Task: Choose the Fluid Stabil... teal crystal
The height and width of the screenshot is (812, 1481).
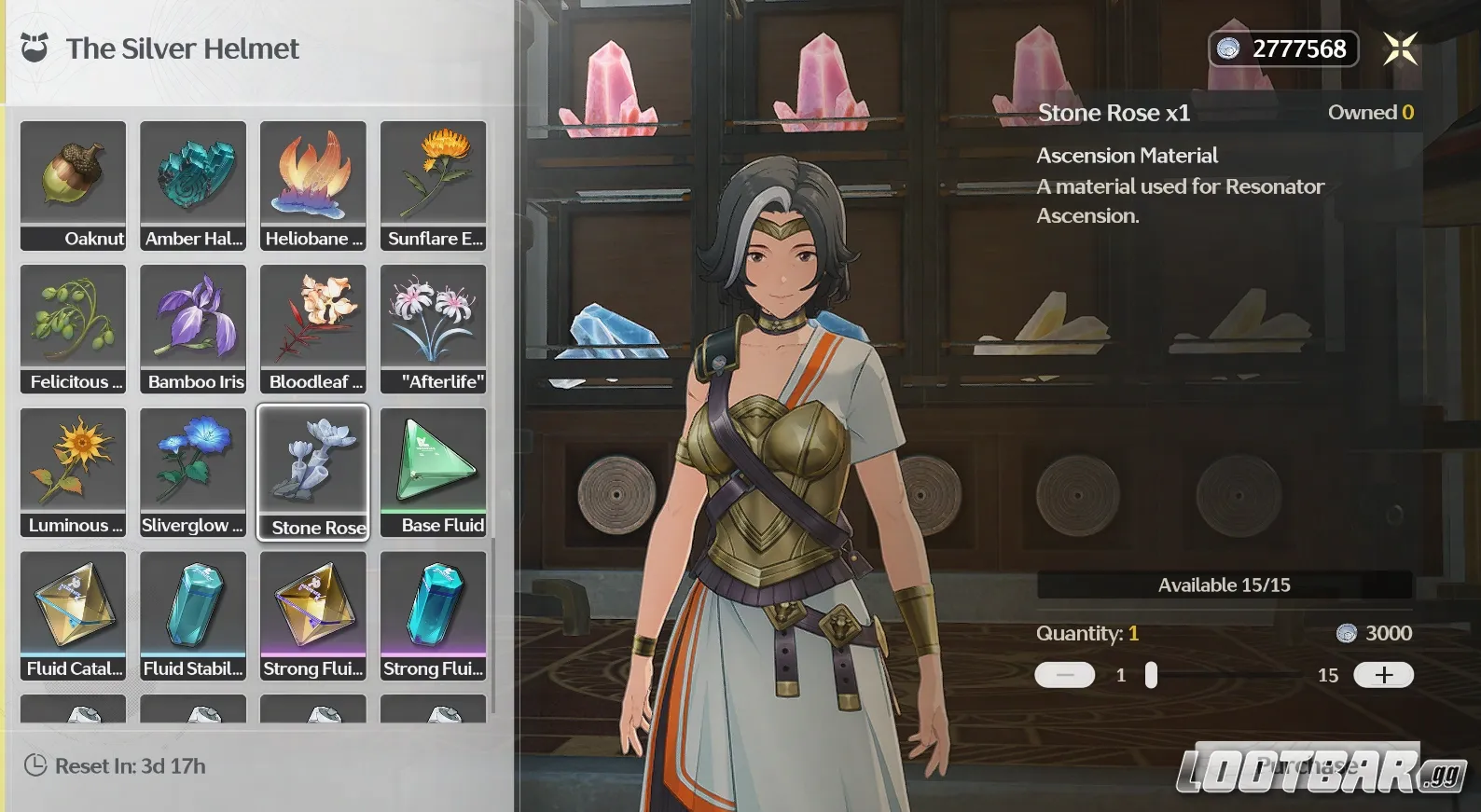Action: click(x=193, y=615)
